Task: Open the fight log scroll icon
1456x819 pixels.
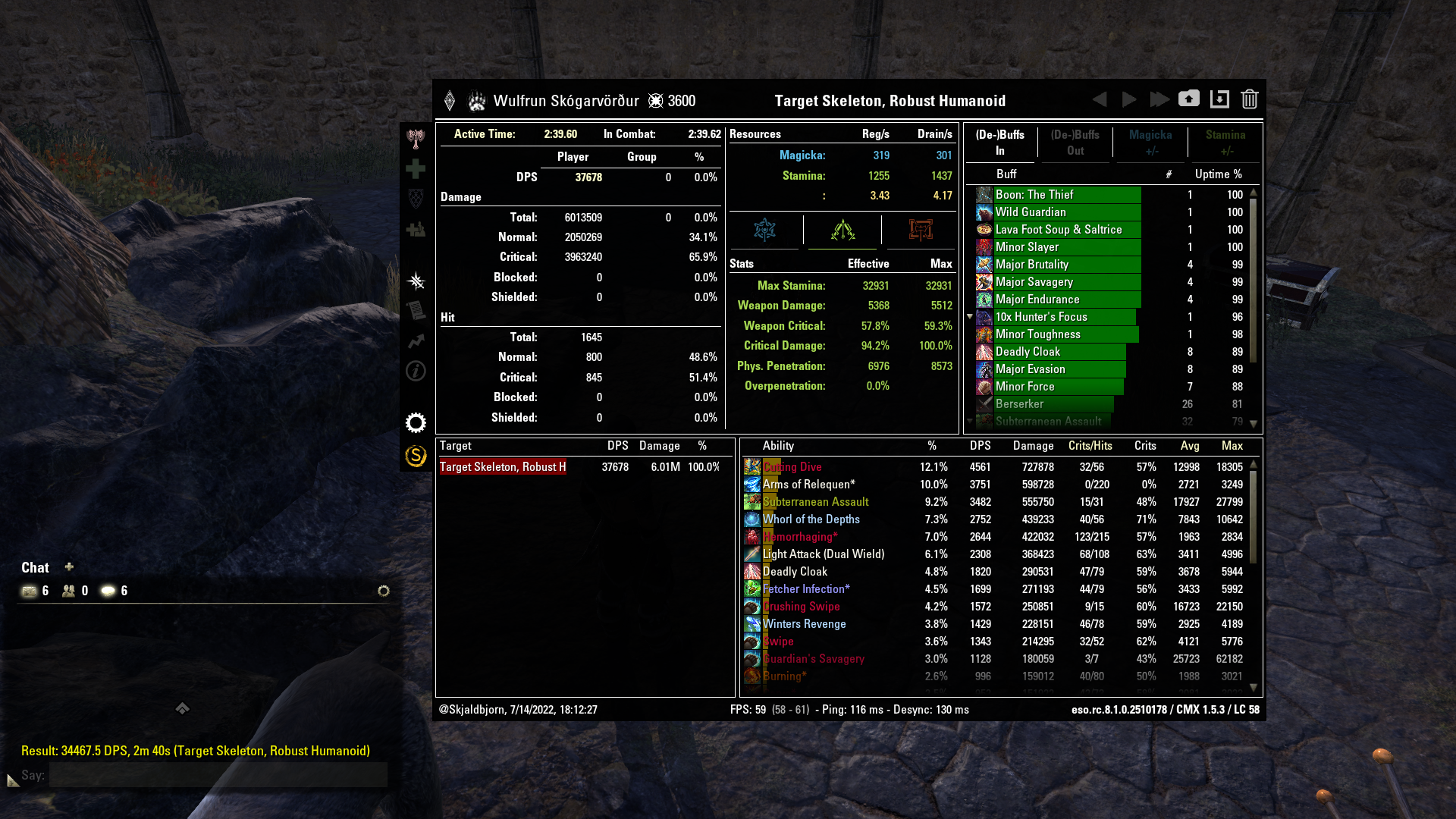Action: [415, 312]
